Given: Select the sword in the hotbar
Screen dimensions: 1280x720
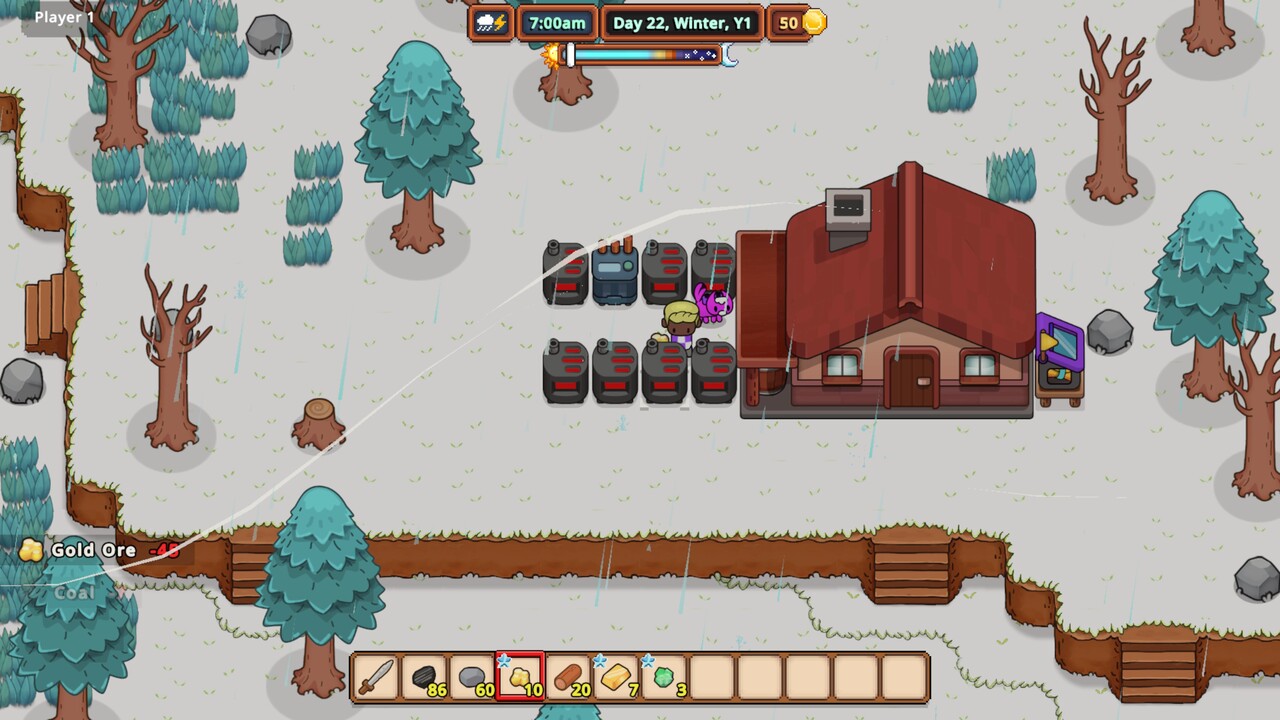Looking at the screenshot, I should 375,678.
